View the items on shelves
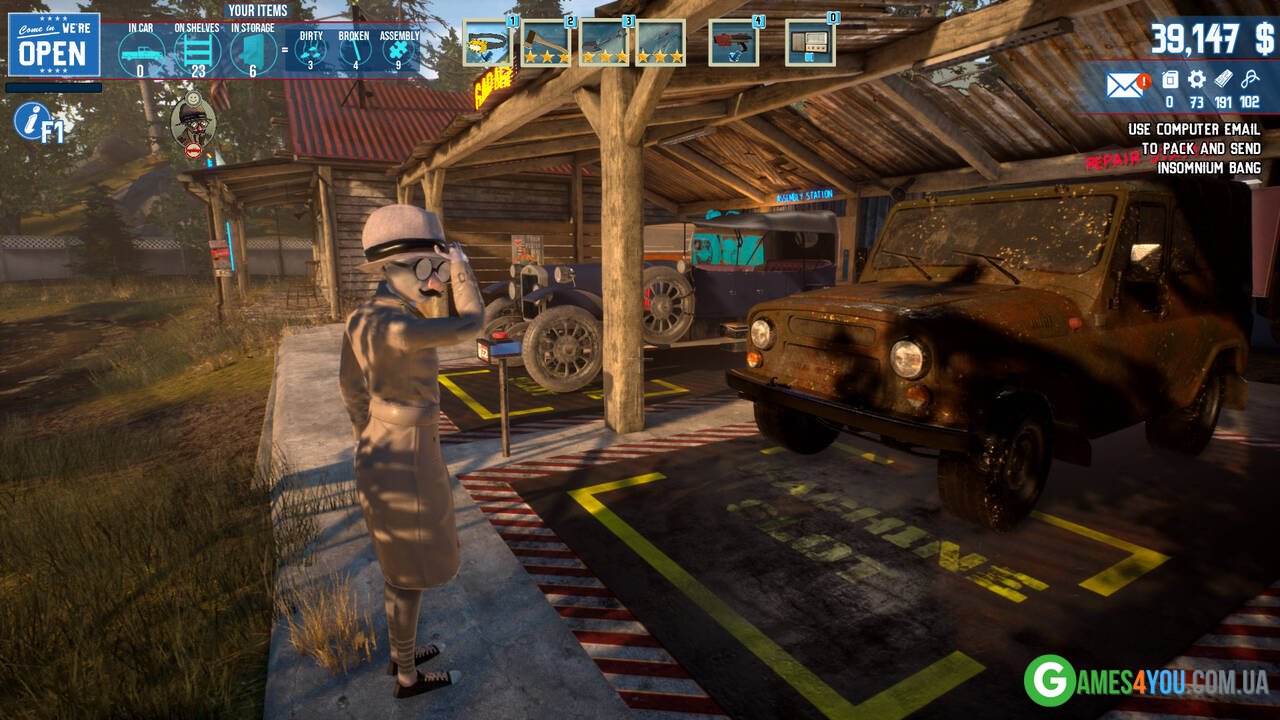Screen dimensions: 1280x720 (198, 52)
